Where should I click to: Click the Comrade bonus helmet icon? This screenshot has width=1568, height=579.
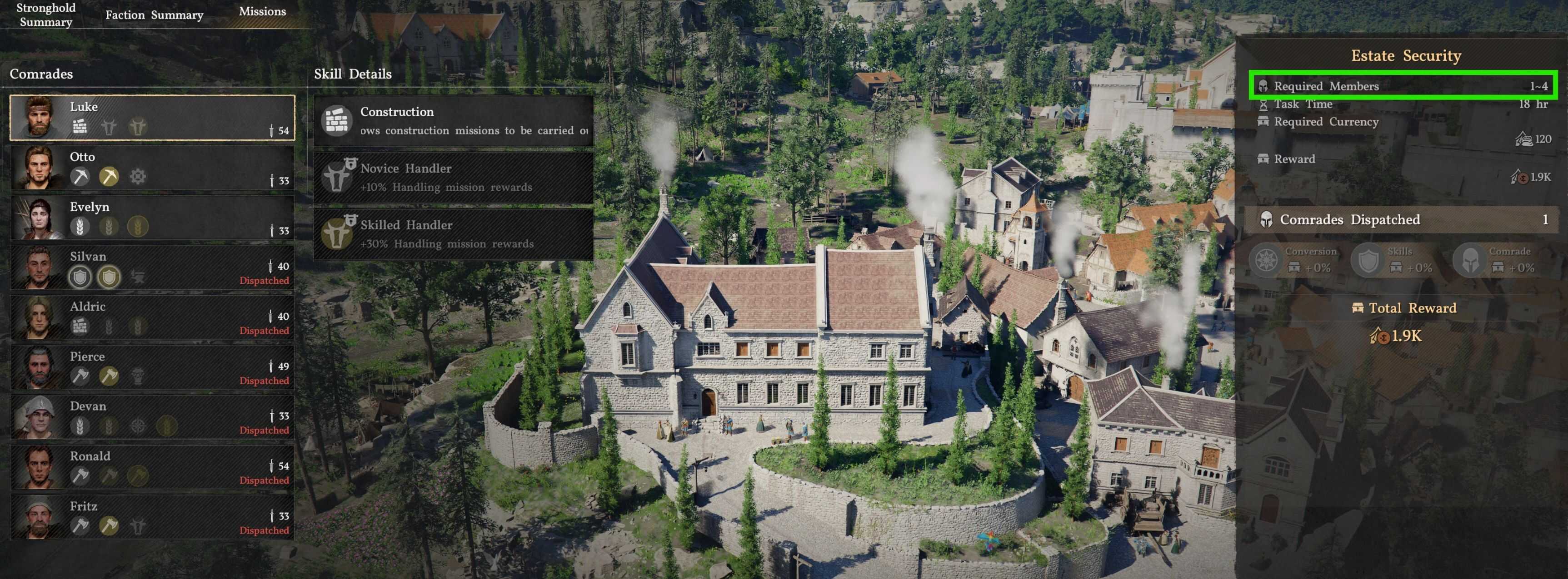[x=1470, y=260]
